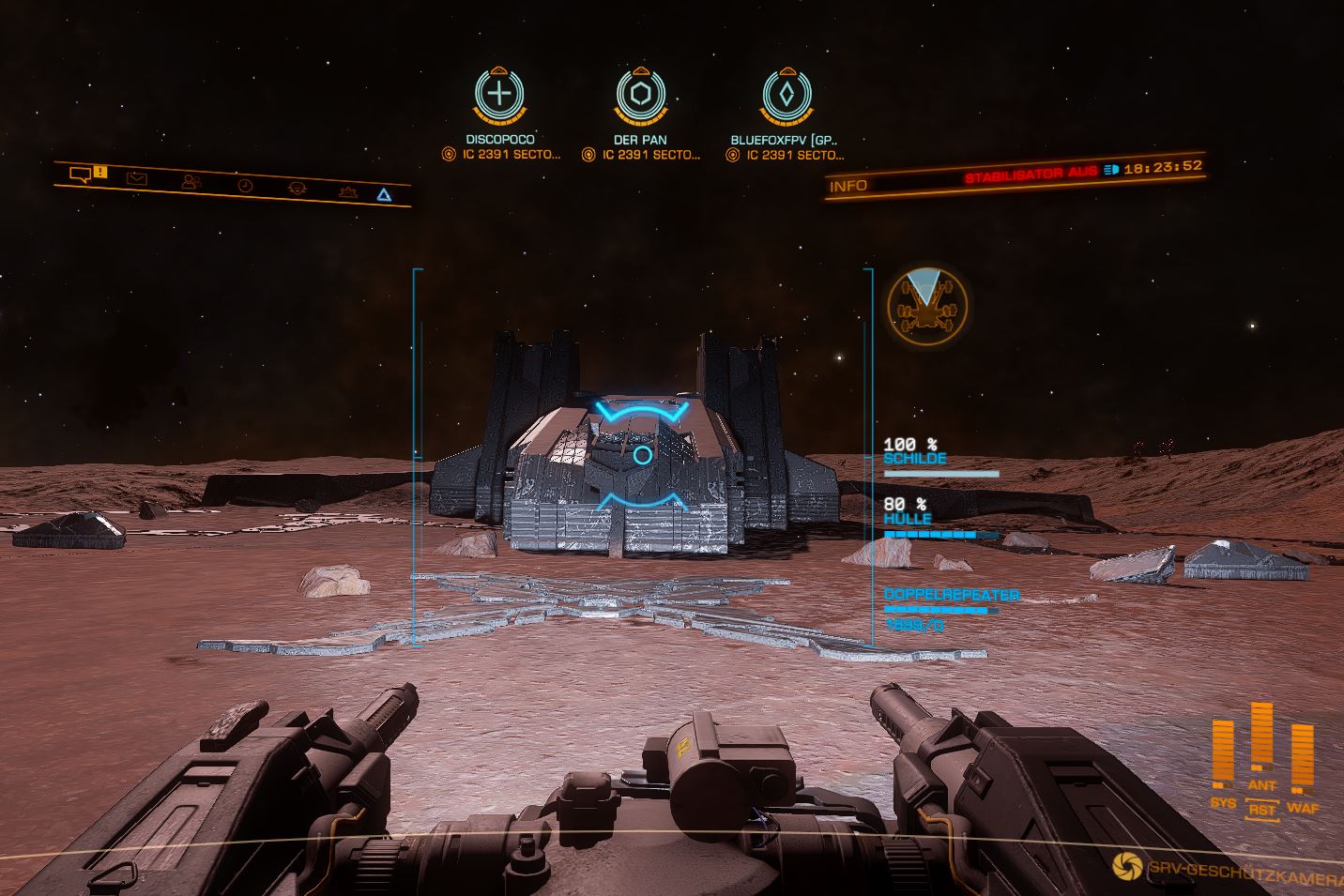Open the squadron shield tab
The image size is (1344, 896).
(297, 189)
